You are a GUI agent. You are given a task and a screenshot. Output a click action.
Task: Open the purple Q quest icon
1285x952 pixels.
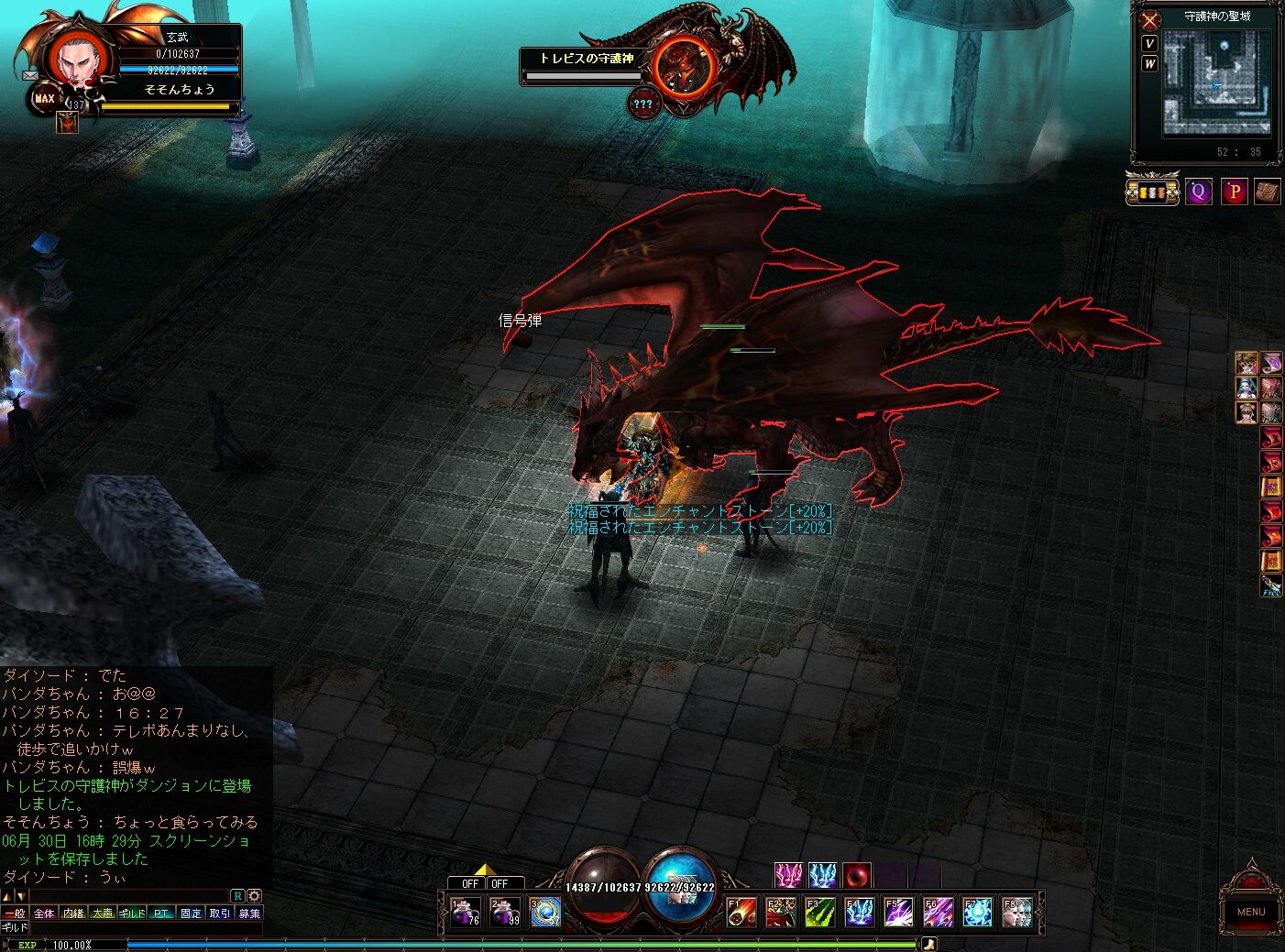tap(1198, 191)
